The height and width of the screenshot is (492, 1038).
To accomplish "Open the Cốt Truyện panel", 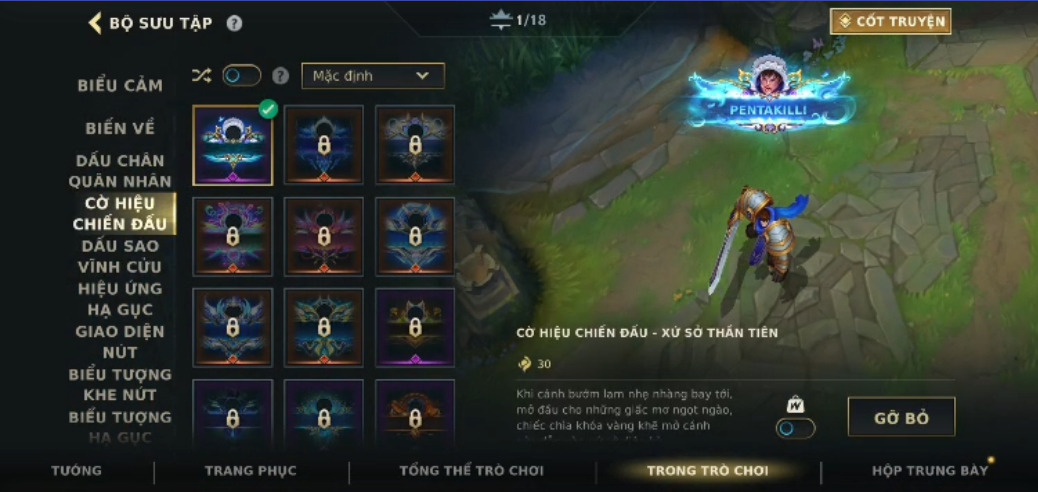I will coord(890,21).
